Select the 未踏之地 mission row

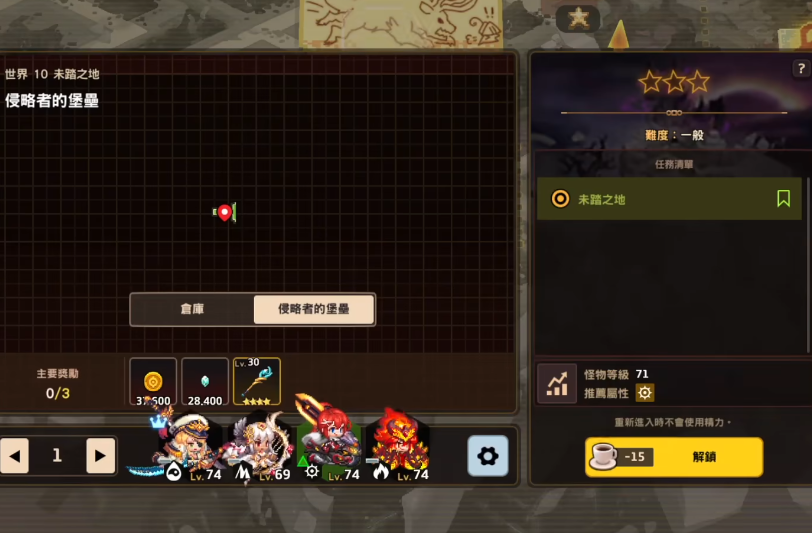pyautogui.click(x=660, y=199)
